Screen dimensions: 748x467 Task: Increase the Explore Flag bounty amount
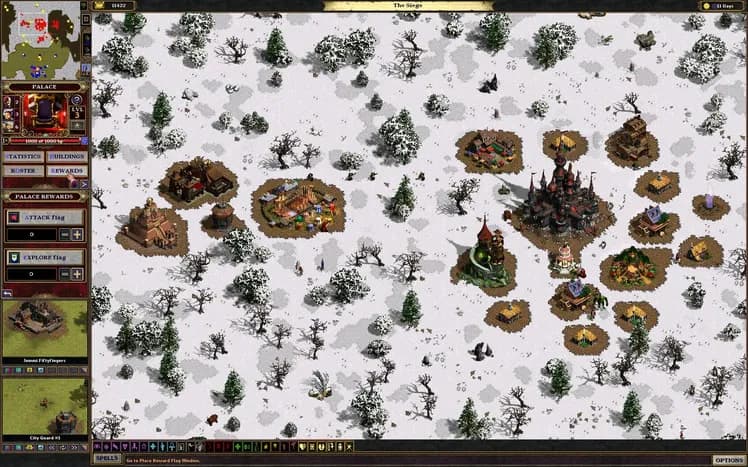(77, 274)
